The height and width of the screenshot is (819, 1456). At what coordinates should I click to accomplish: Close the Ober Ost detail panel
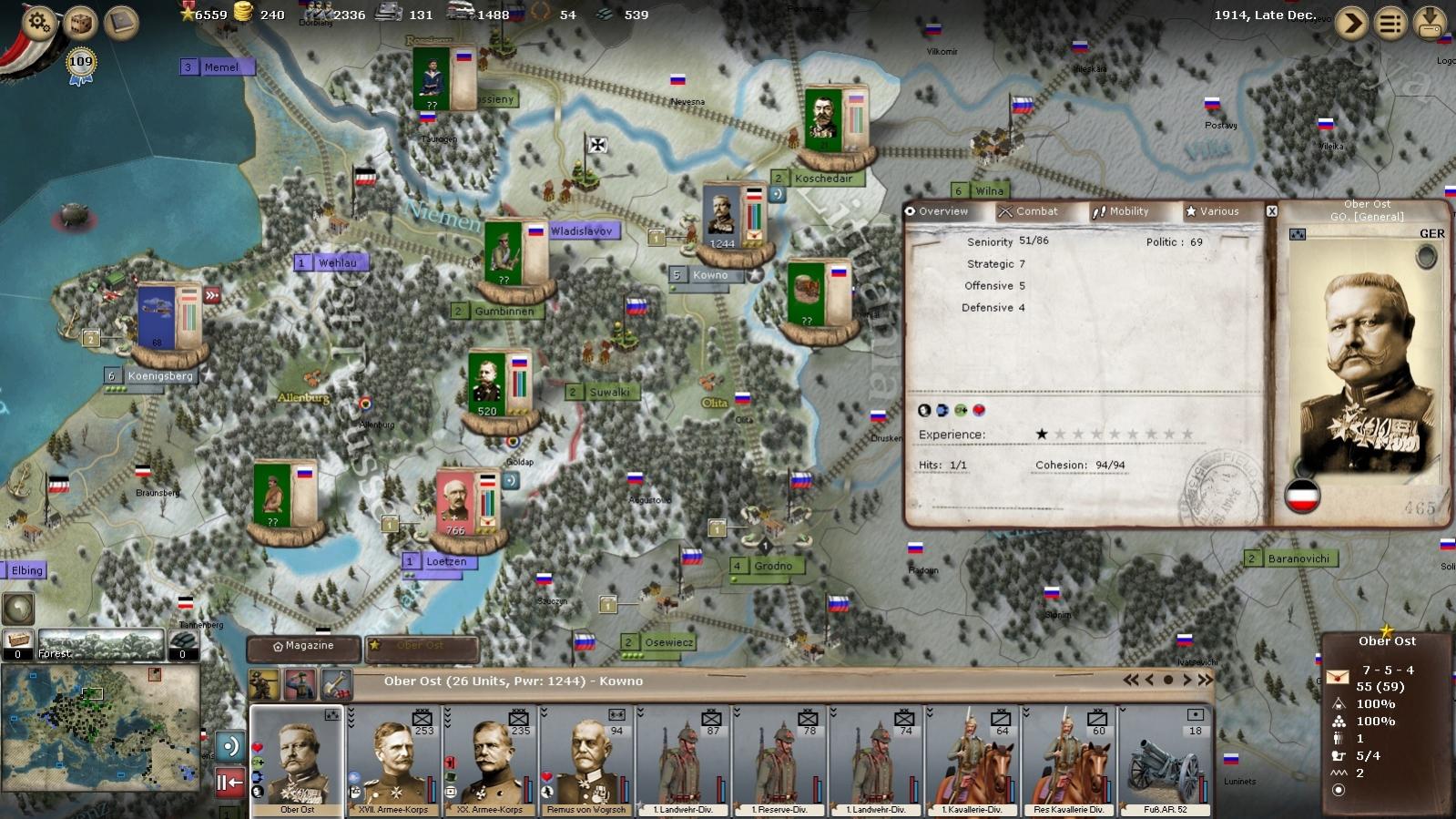[x=1272, y=211]
